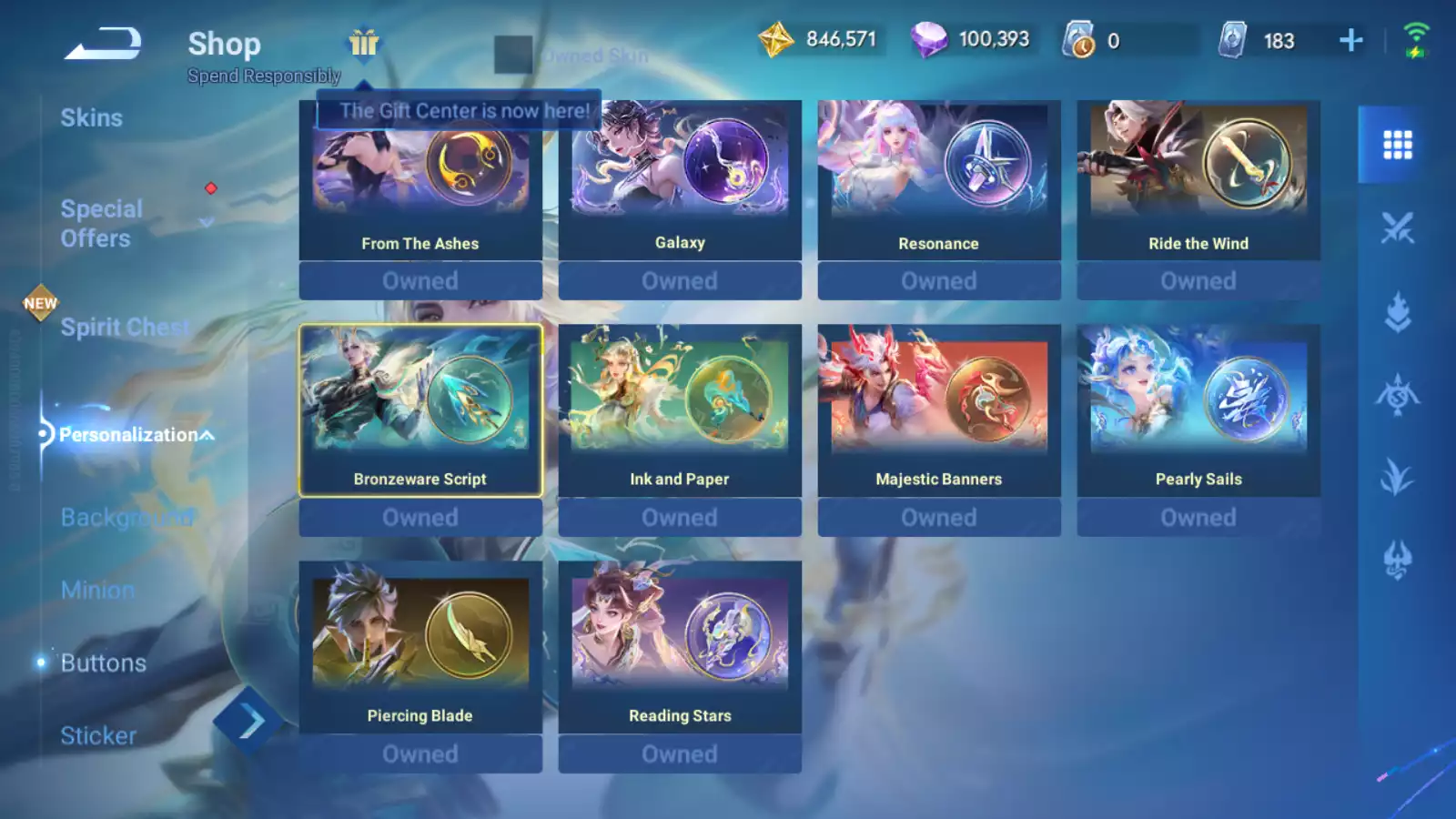
Task: Select the Pearly Sails card
Action: pos(1198,410)
